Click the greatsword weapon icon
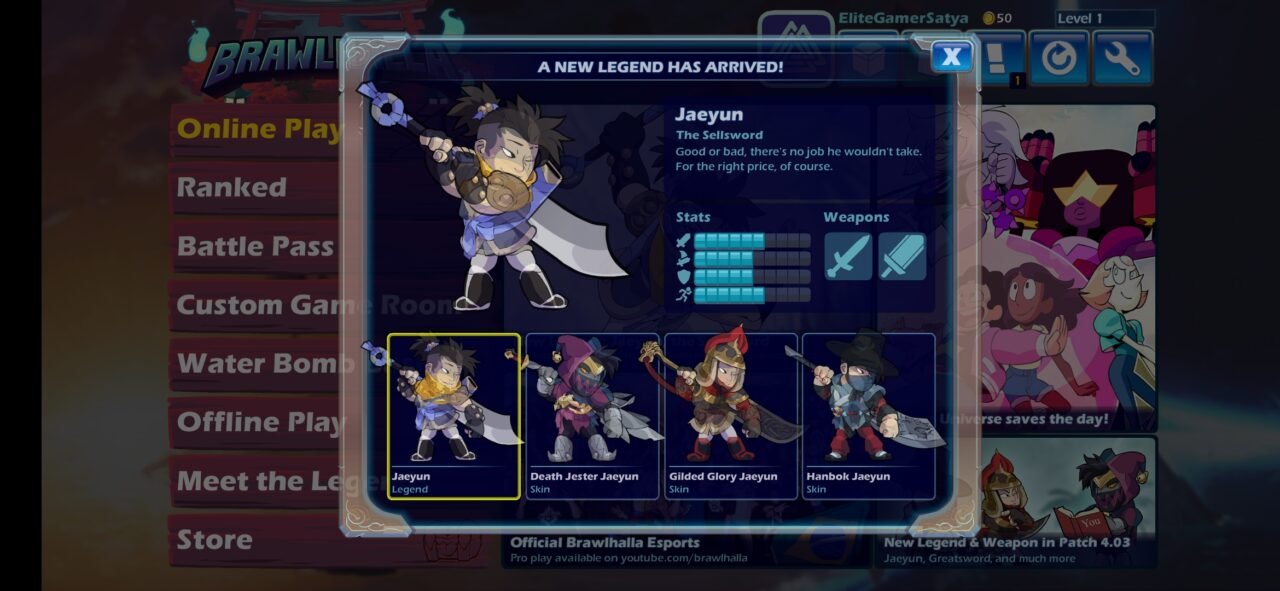The image size is (1280, 591). coord(902,256)
